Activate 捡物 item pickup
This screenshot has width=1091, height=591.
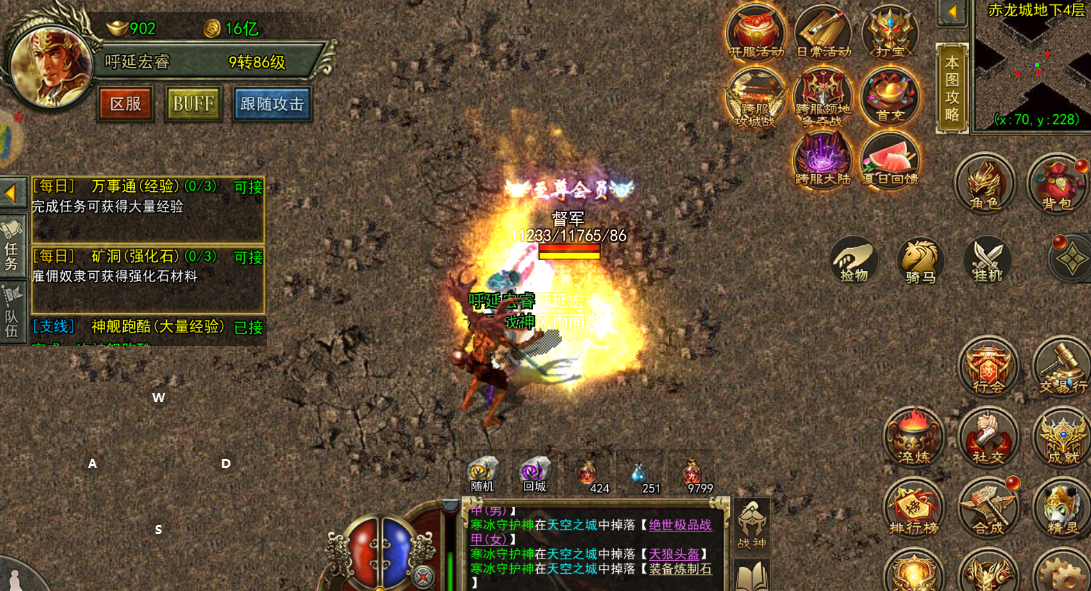coord(854,259)
